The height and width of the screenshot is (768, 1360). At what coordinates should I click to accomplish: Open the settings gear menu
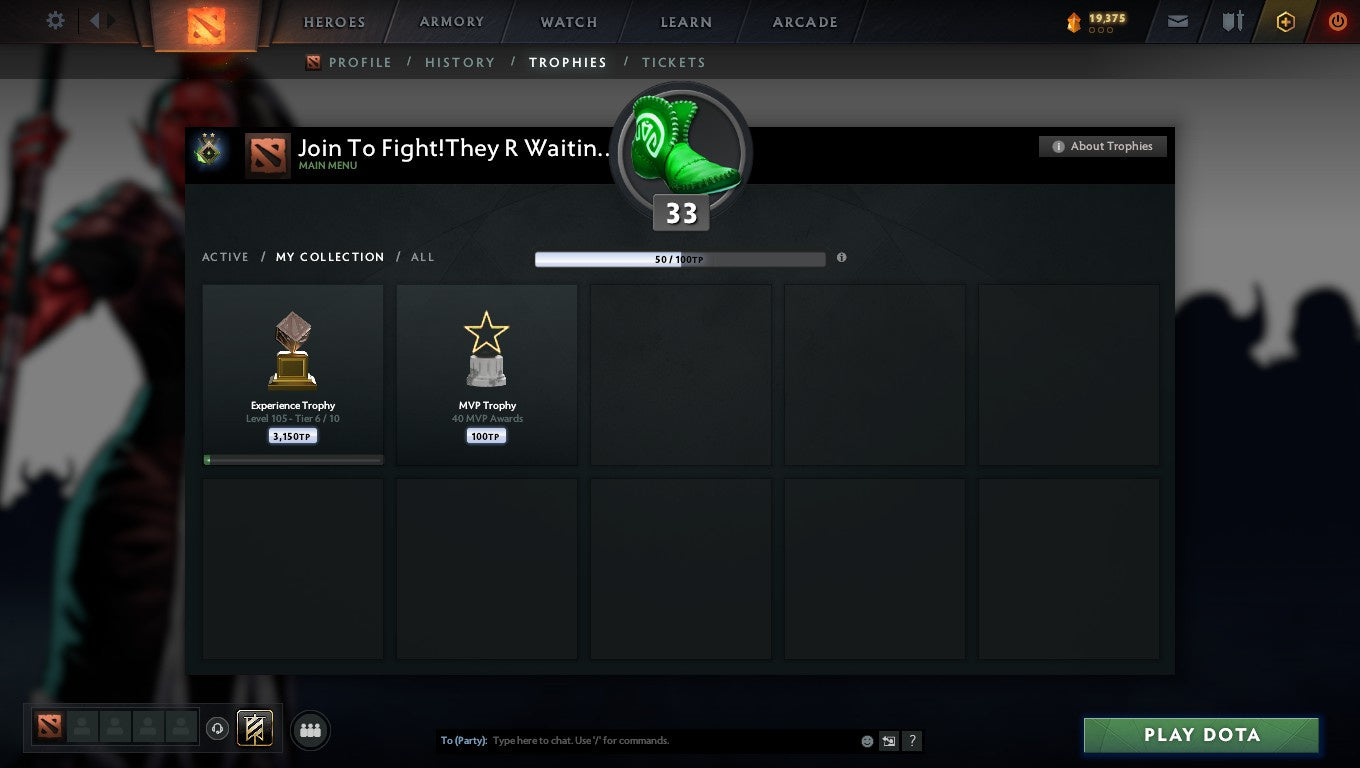click(x=55, y=20)
